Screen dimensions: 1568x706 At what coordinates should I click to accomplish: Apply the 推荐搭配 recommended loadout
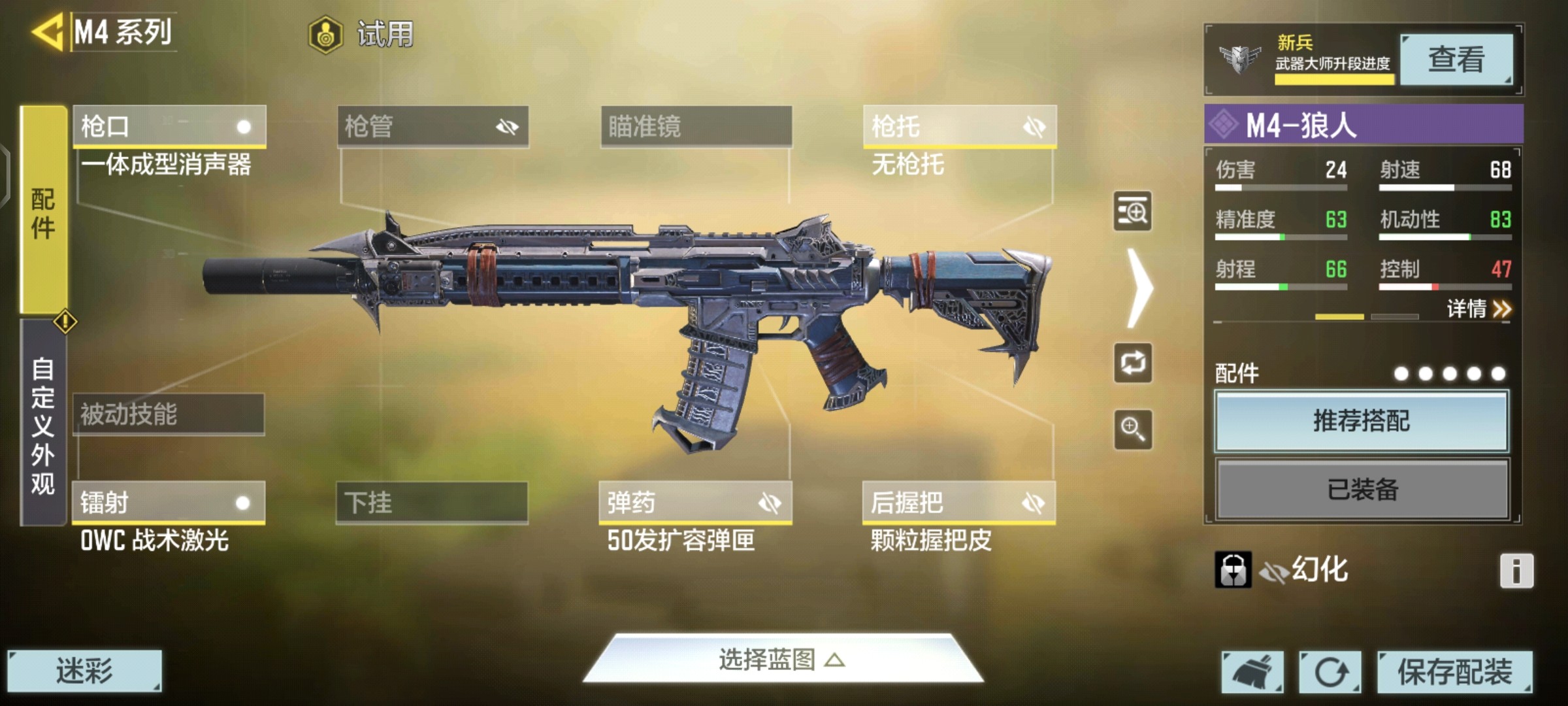pyautogui.click(x=1362, y=421)
